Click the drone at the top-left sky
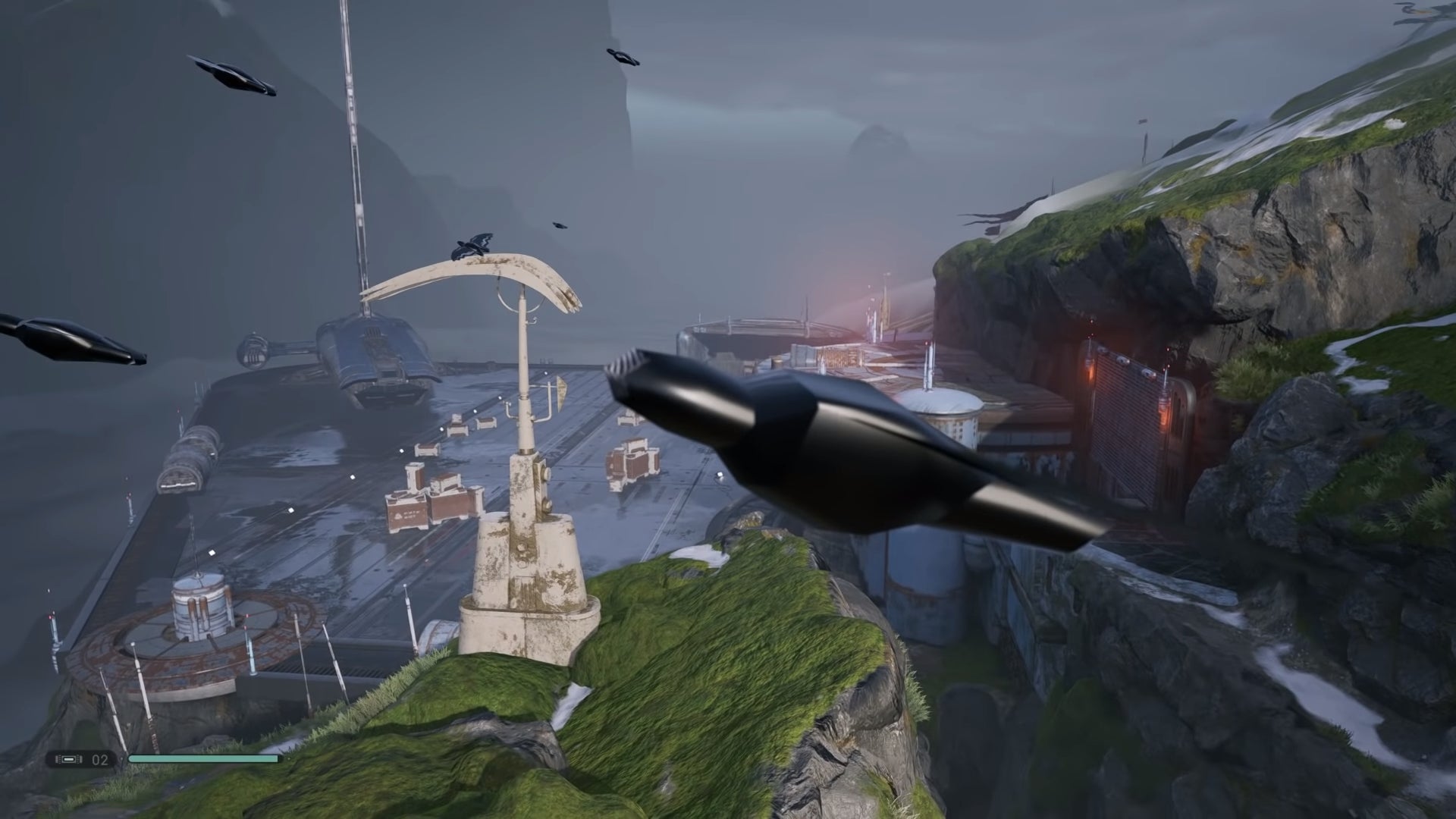Image resolution: width=1456 pixels, height=819 pixels. (231, 76)
